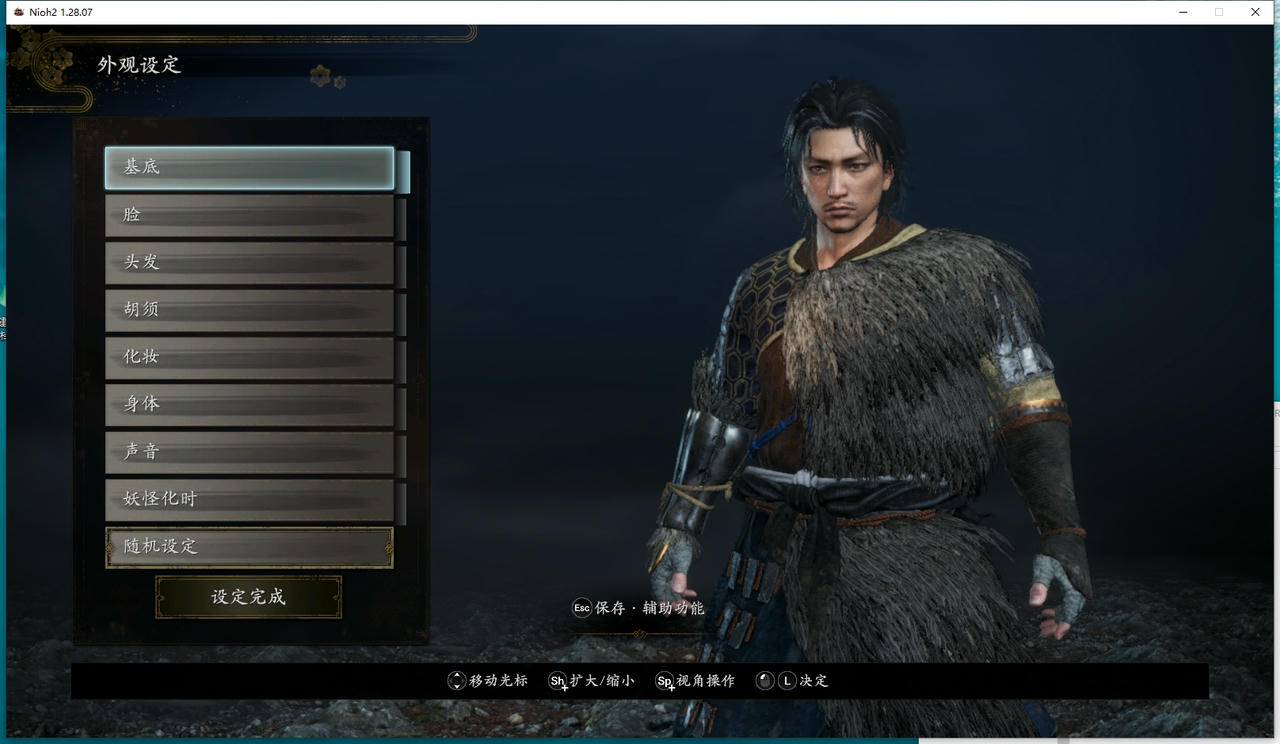
Task: Open the 脸 face customization entry
Action: click(248, 215)
